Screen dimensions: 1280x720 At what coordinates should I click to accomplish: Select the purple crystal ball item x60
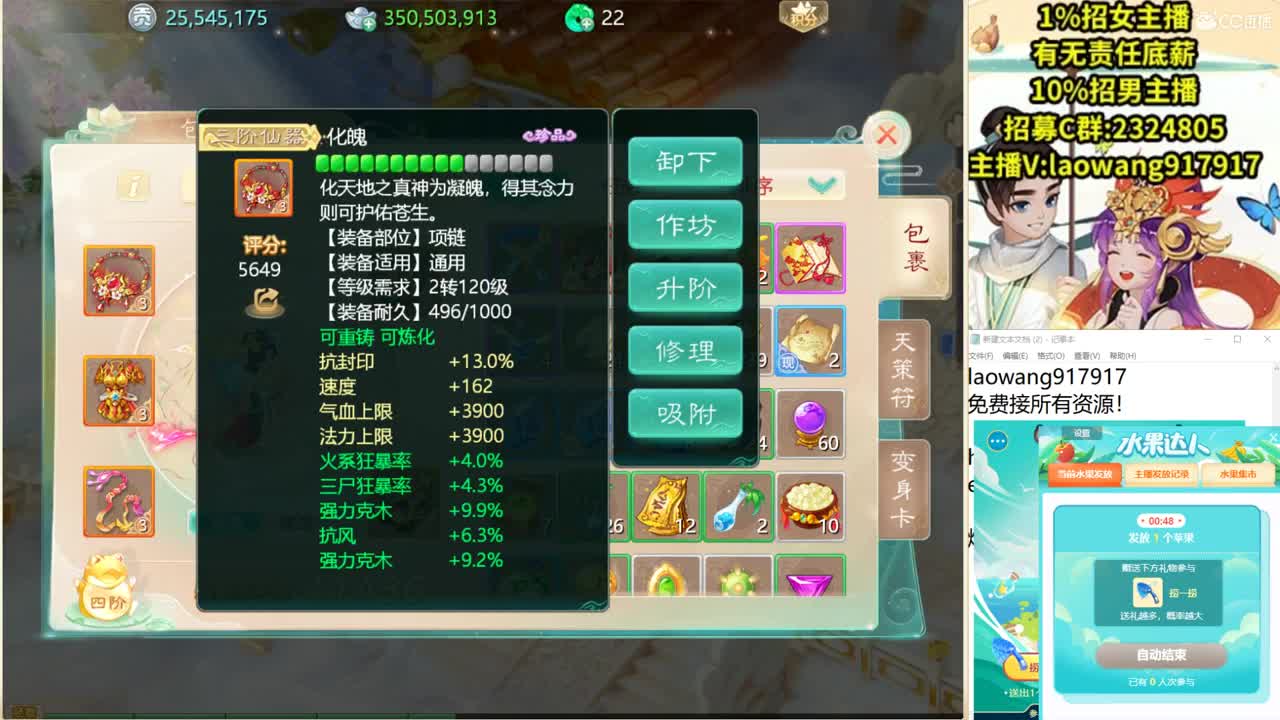[x=808, y=424]
